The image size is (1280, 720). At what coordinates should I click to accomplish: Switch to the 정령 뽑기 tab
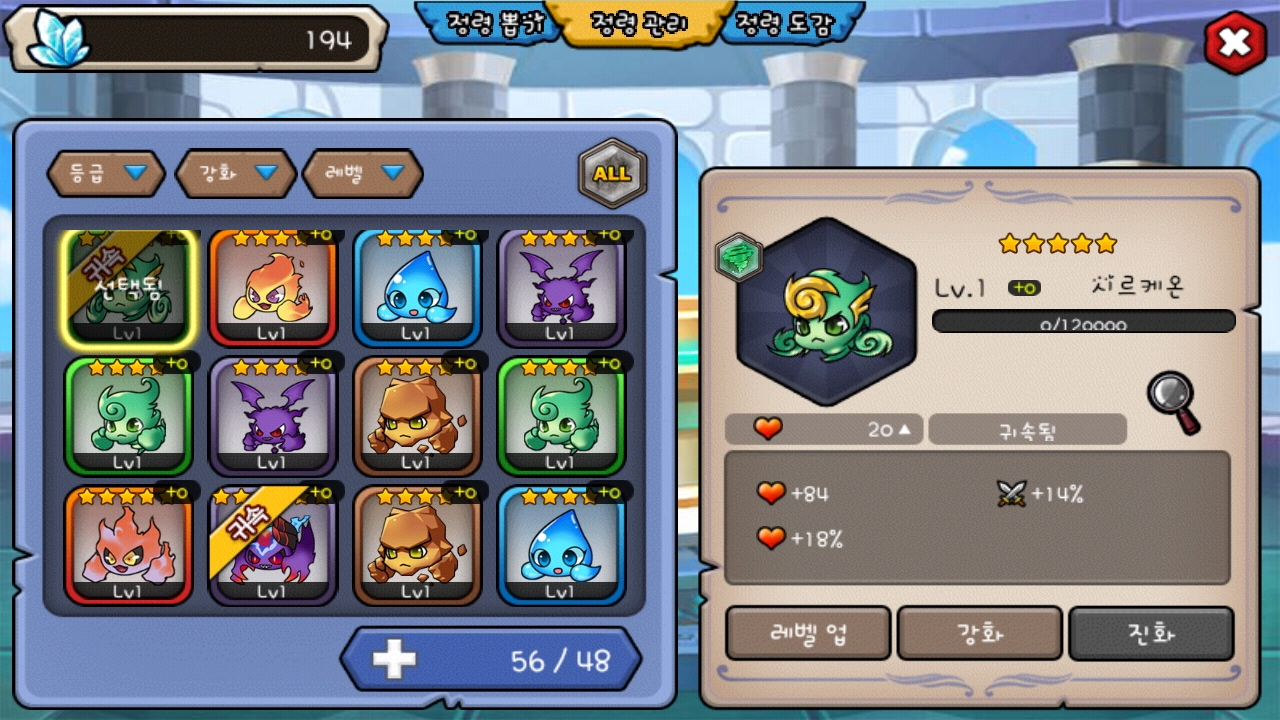[490, 24]
